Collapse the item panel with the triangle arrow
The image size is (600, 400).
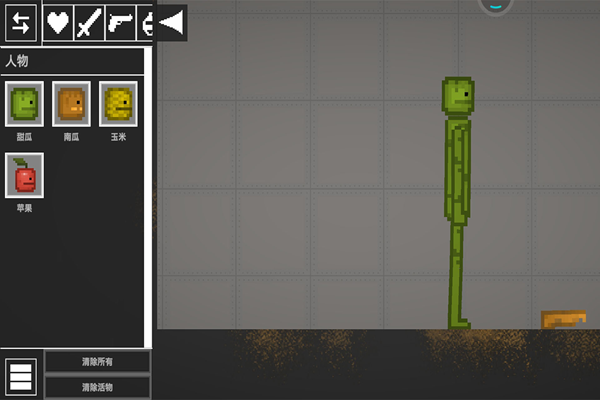(x=172, y=22)
